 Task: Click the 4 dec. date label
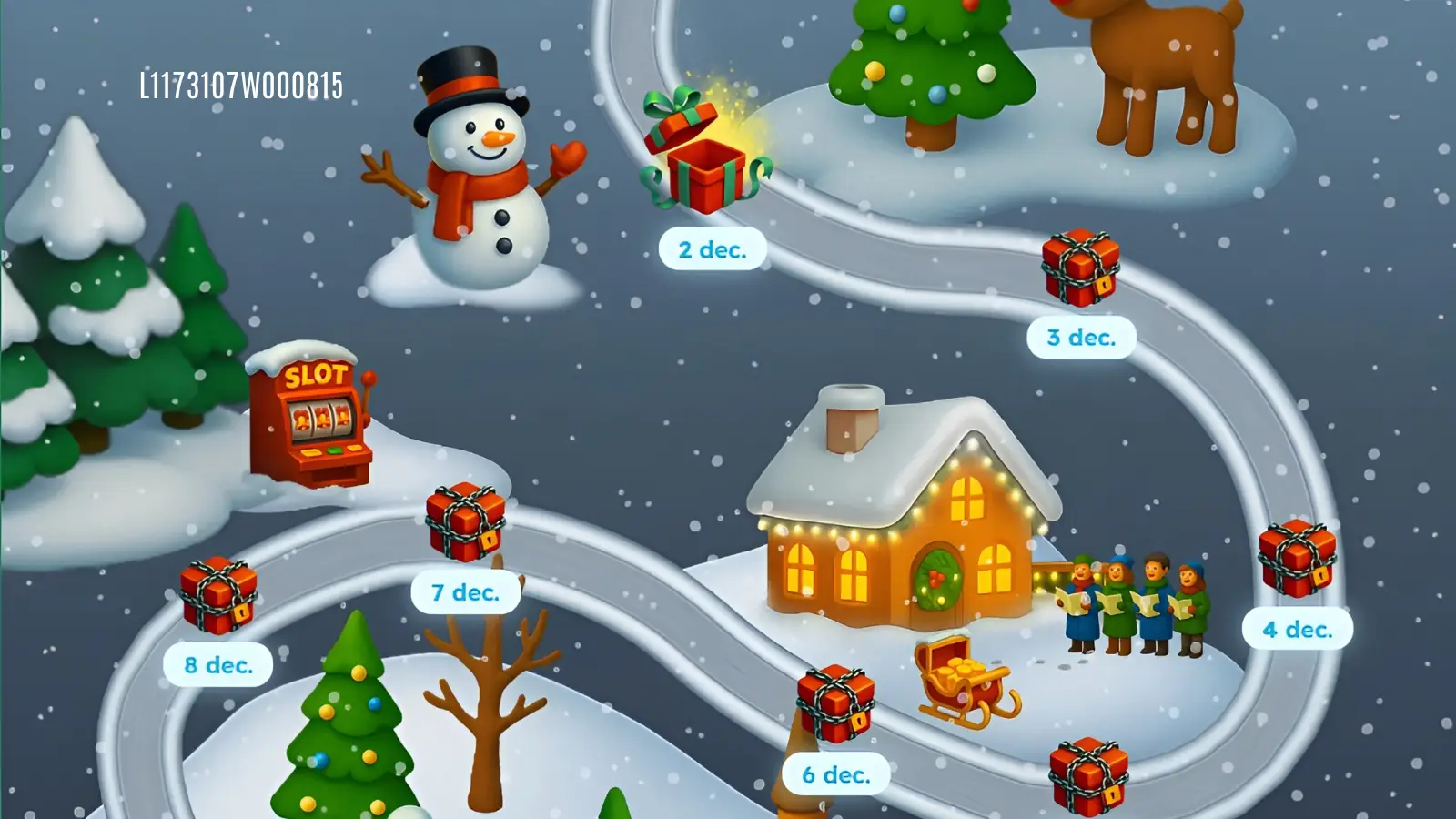point(1296,628)
